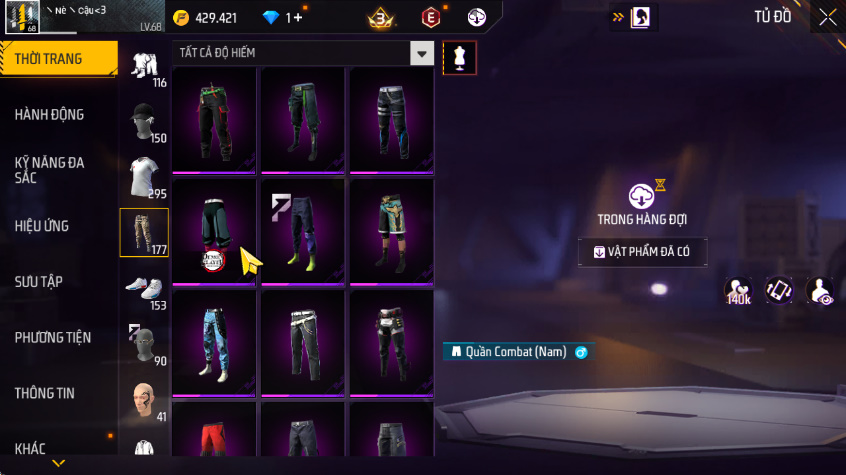Open the Phương Tiện tab
This screenshot has width=846, height=475.
point(53,338)
